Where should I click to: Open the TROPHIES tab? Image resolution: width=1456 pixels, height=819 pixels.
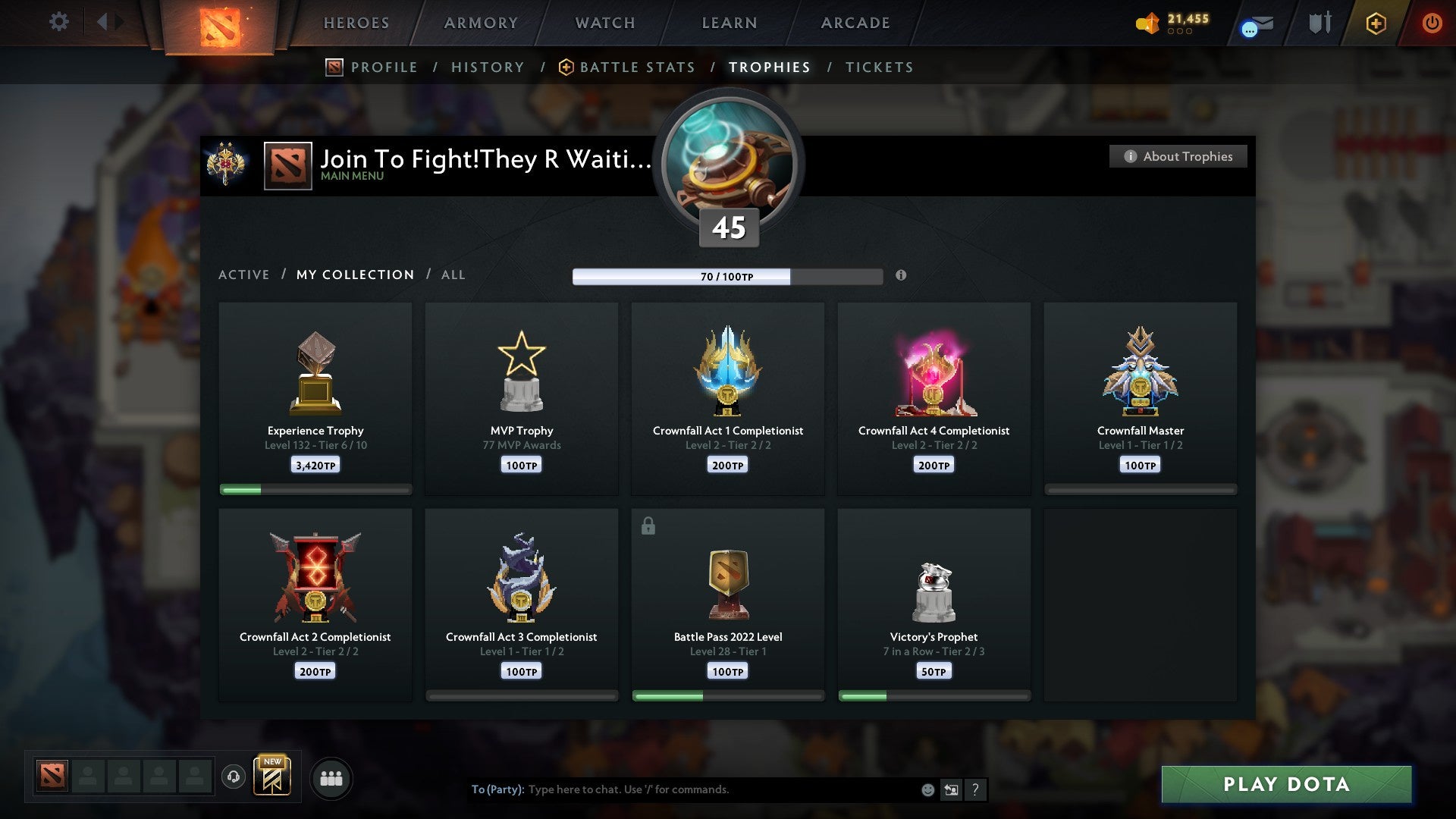tap(769, 67)
